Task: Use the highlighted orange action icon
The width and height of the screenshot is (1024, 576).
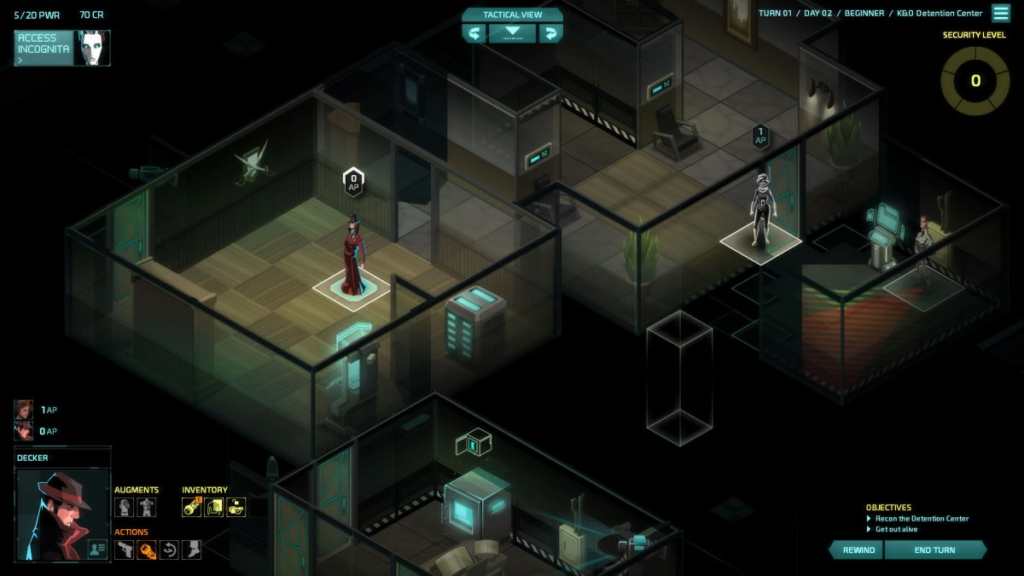Action: (147, 549)
